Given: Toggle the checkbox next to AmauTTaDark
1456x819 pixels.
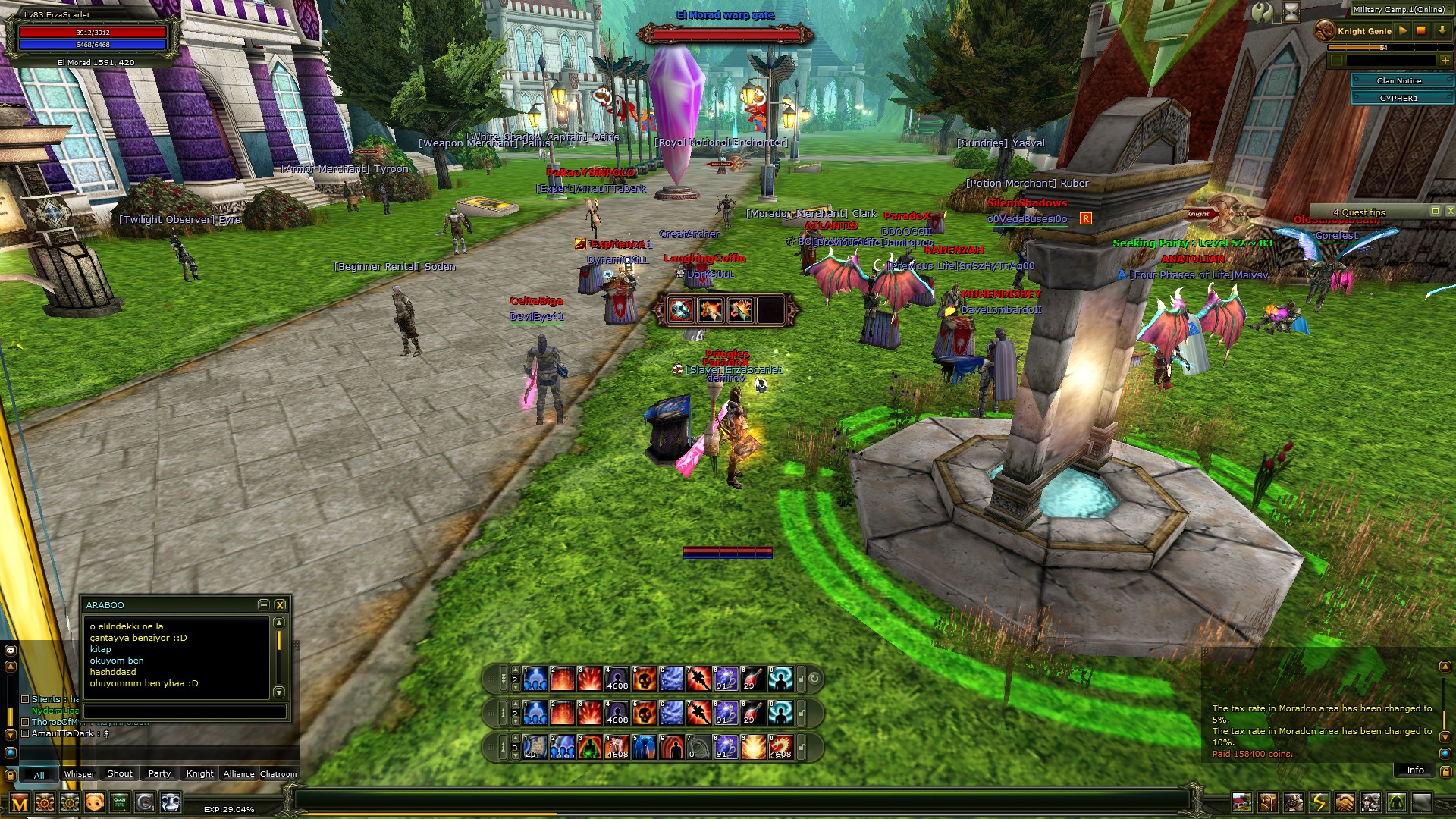Looking at the screenshot, I should pyautogui.click(x=25, y=734).
